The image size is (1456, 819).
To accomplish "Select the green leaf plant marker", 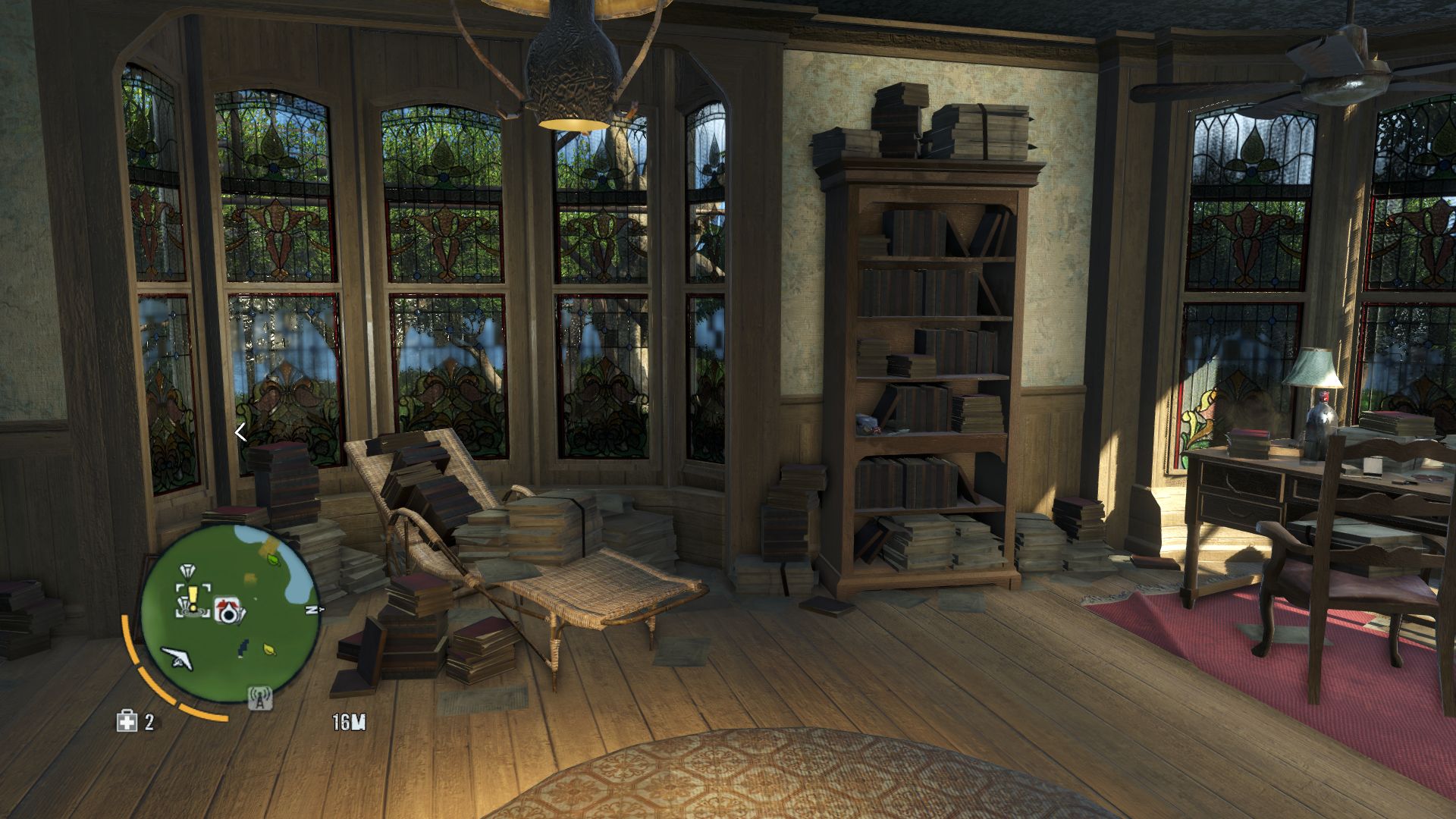I will 273,559.
